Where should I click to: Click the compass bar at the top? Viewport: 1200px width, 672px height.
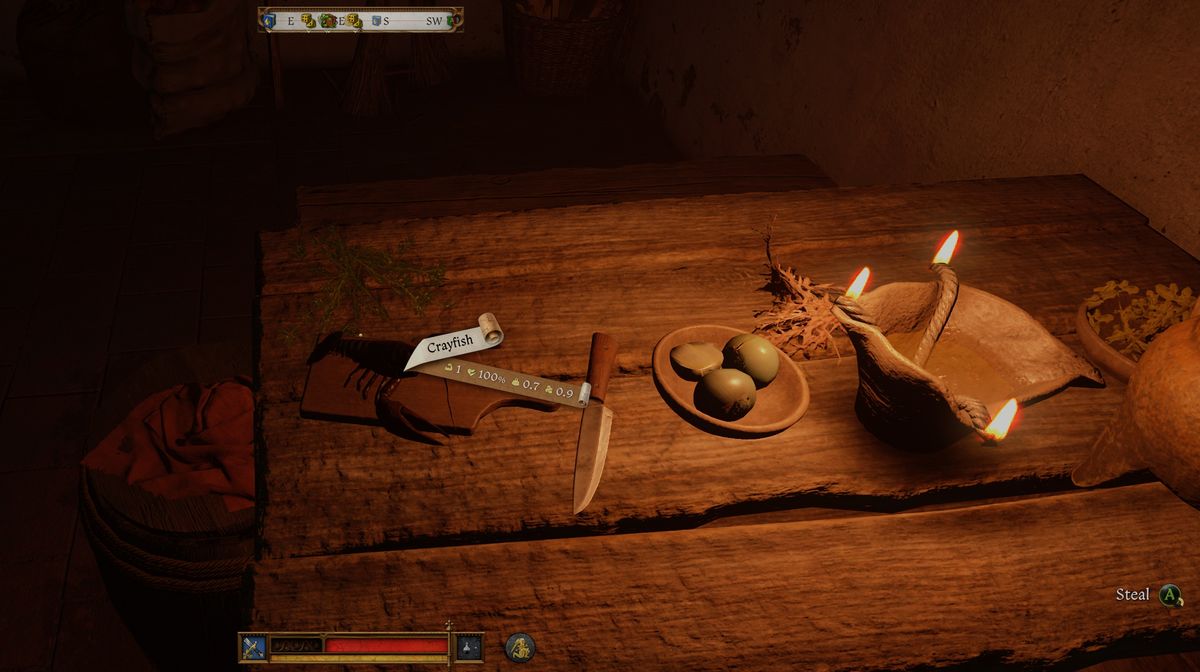[x=361, y=20]
